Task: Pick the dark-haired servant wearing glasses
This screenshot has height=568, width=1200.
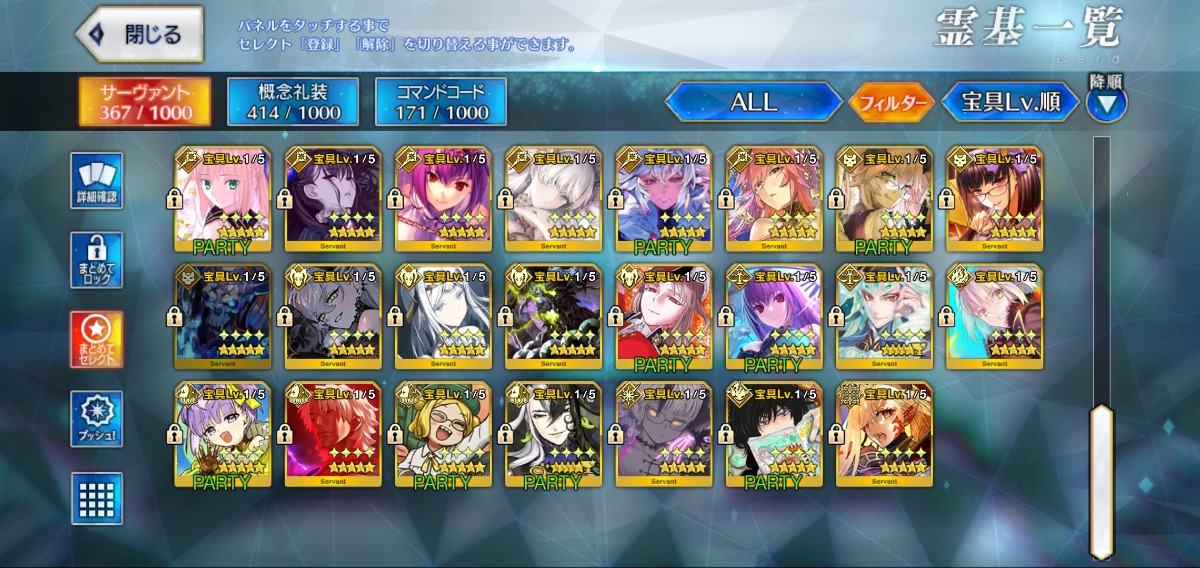Action: point(994,198)
